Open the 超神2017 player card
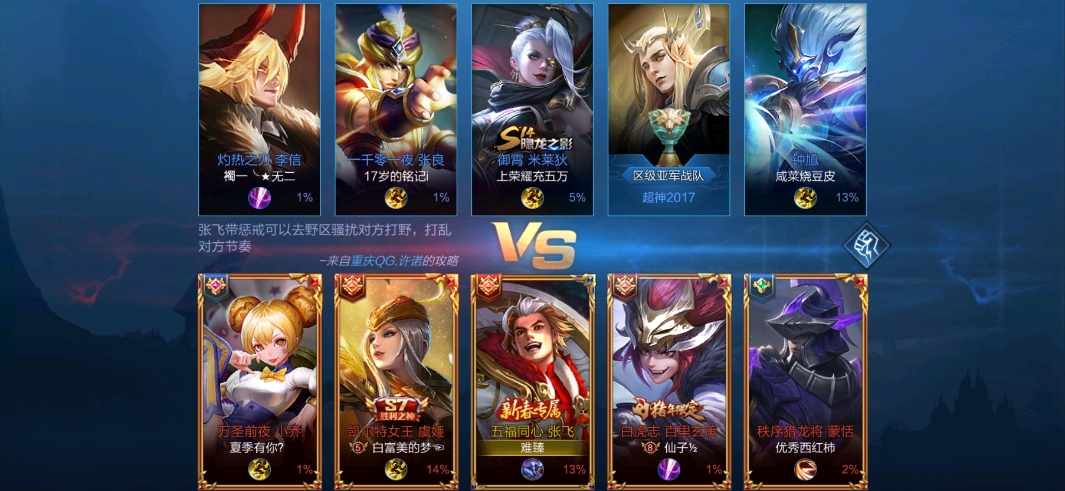The width and height of the screenshot is (1065, 491). tap(668, 108)
